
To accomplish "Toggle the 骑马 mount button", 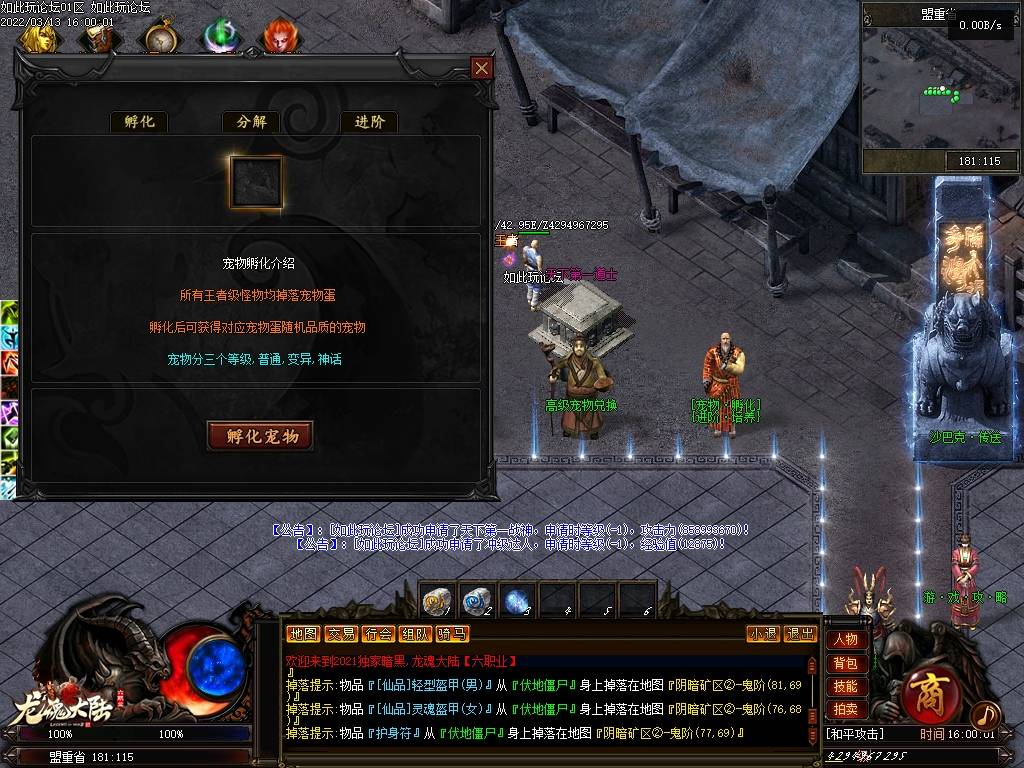I will coord(452,634).
